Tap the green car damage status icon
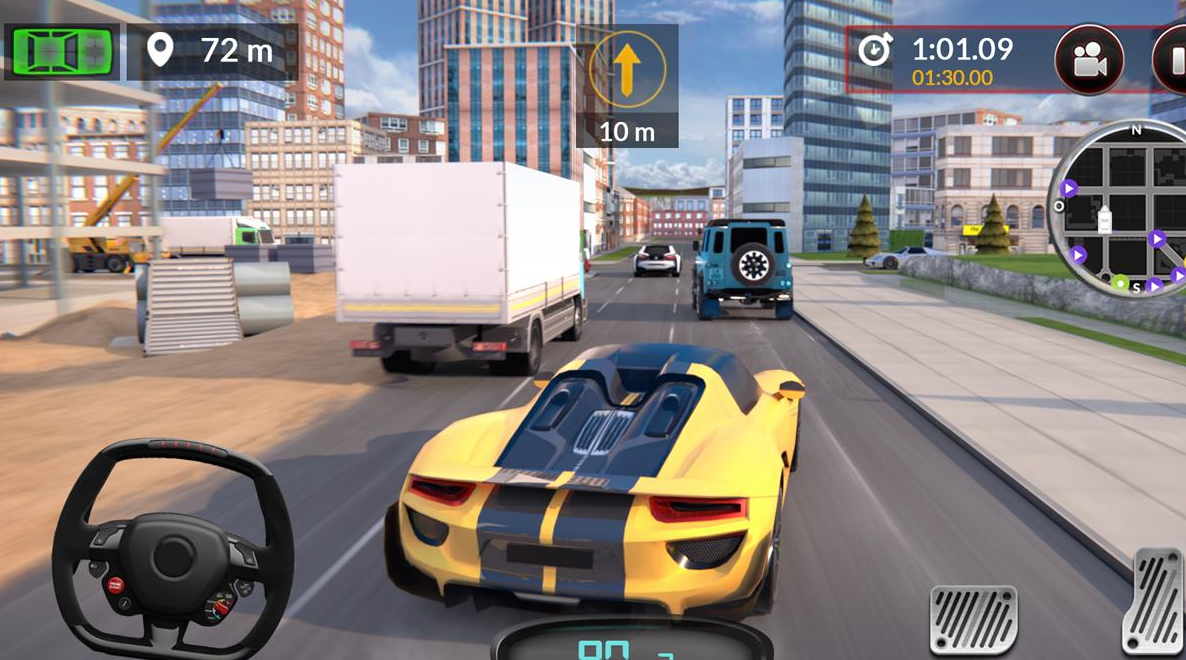This screenshot has height=660, width=1186. (61, 51)
